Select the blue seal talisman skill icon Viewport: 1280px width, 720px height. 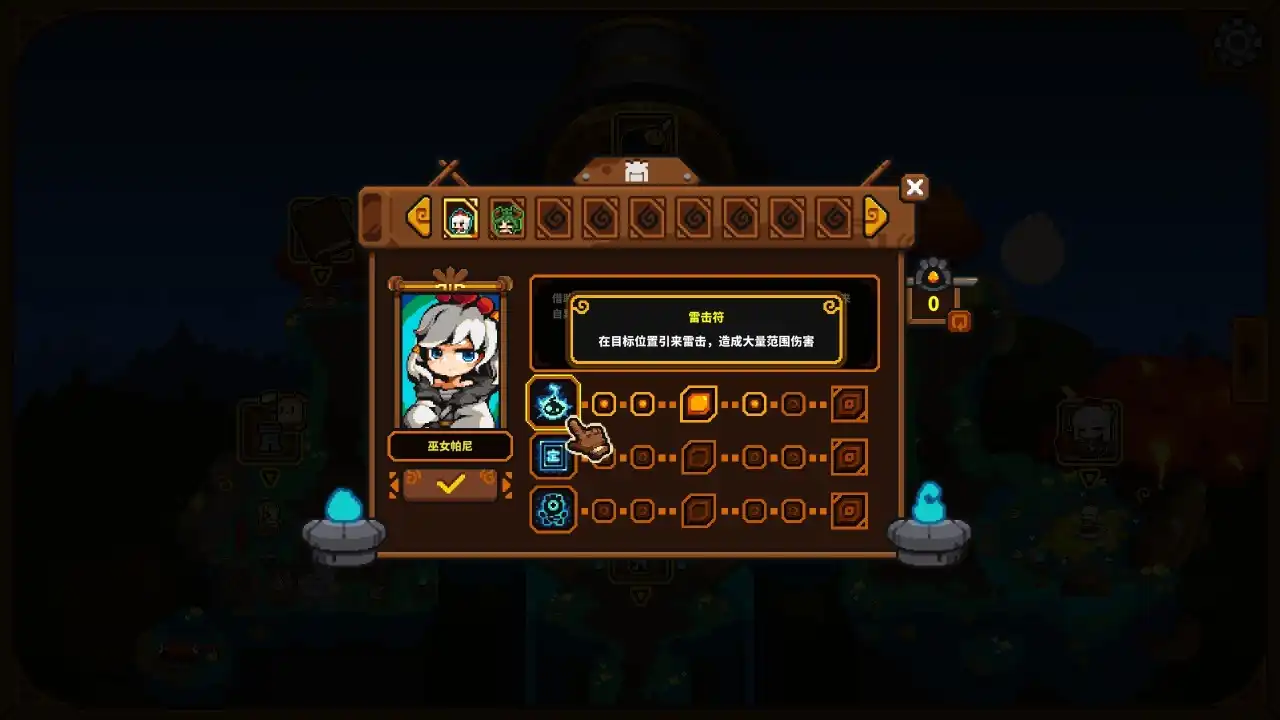click(553, 457)
